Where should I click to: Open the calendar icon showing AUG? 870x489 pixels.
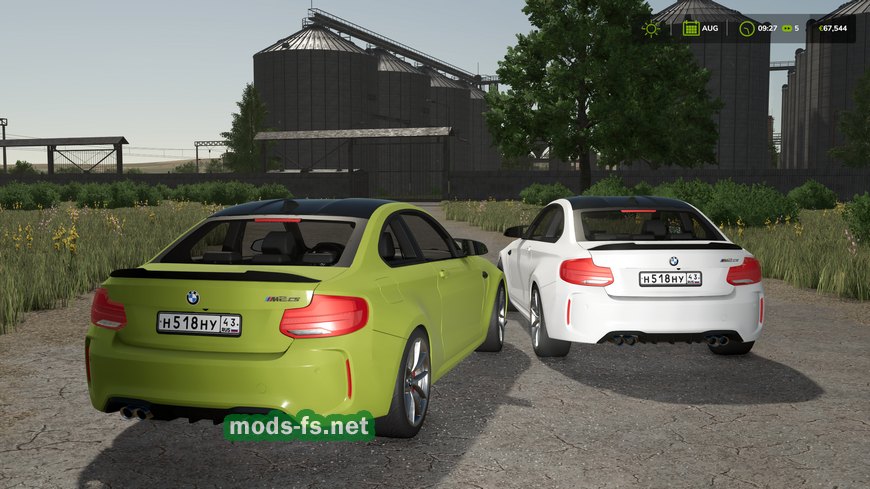(691, 28)
